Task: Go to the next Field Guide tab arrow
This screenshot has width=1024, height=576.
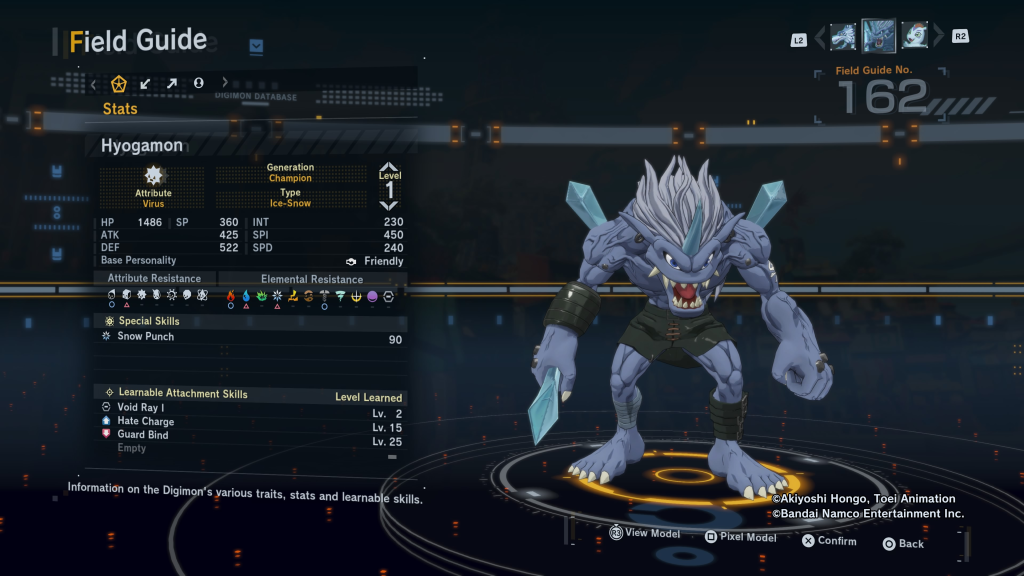Action: pos(225,83)
